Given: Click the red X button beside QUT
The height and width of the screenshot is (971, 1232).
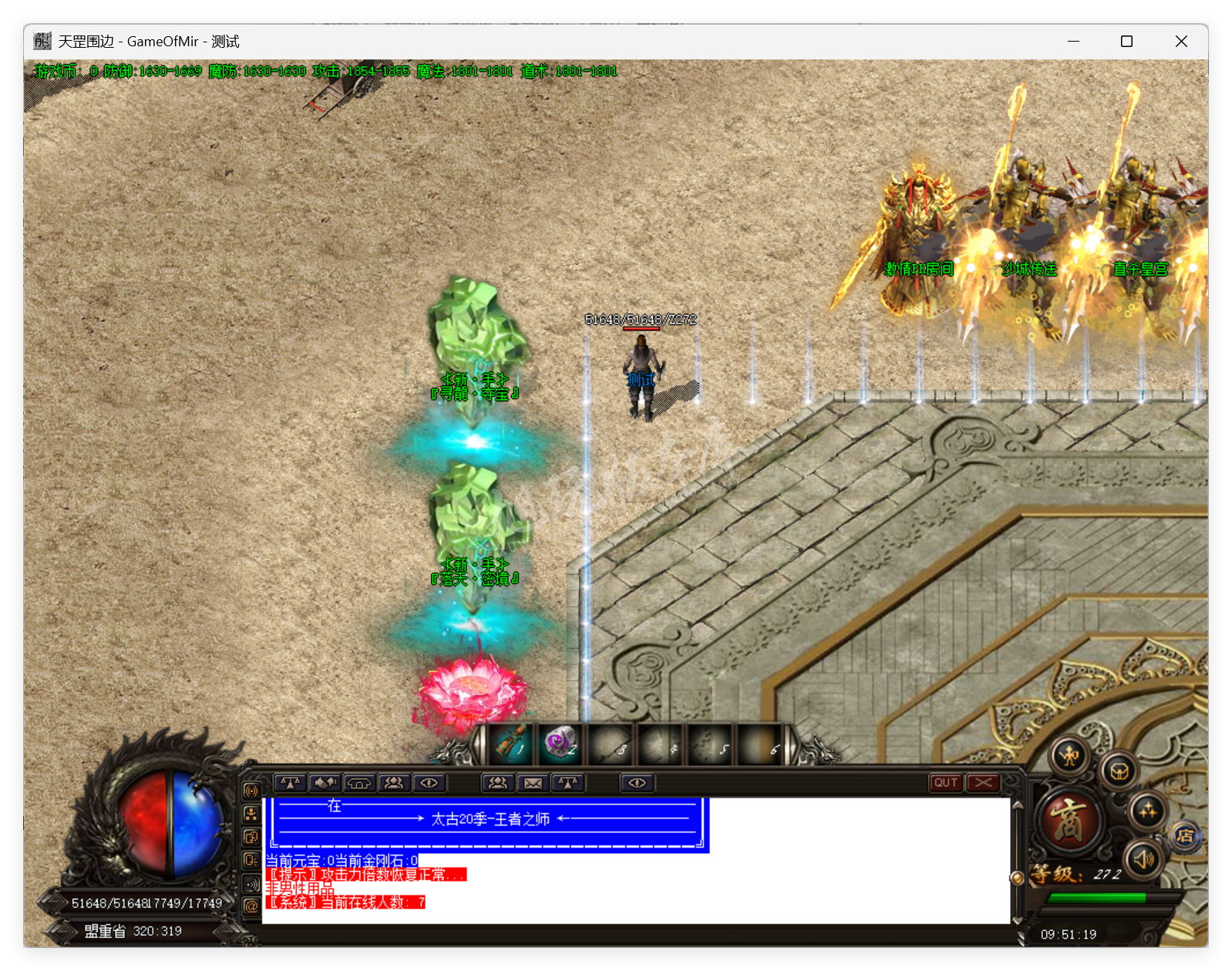Looking at the screenshot, I should coord(983,783).
